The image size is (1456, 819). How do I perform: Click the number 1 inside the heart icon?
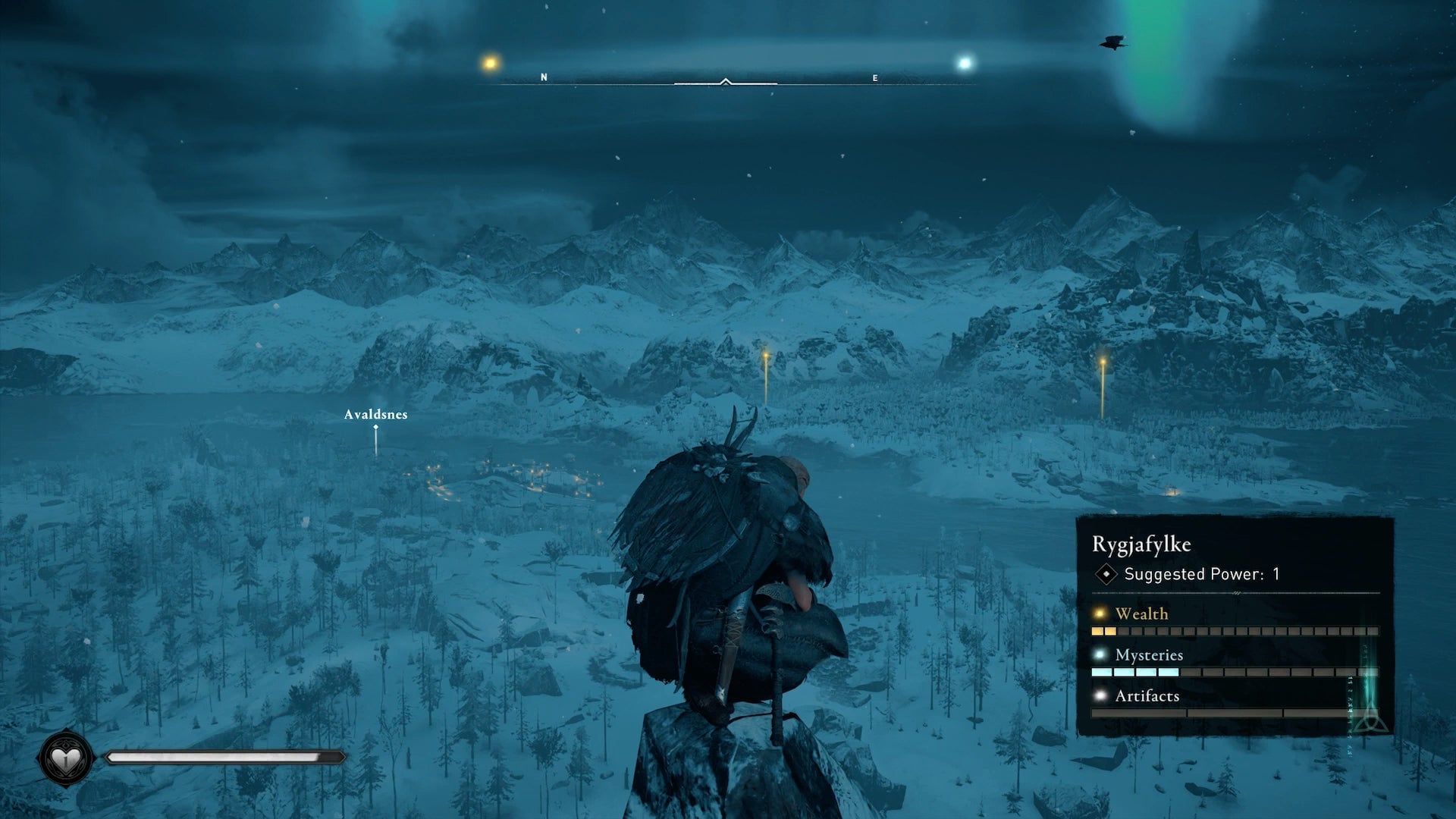67,761
